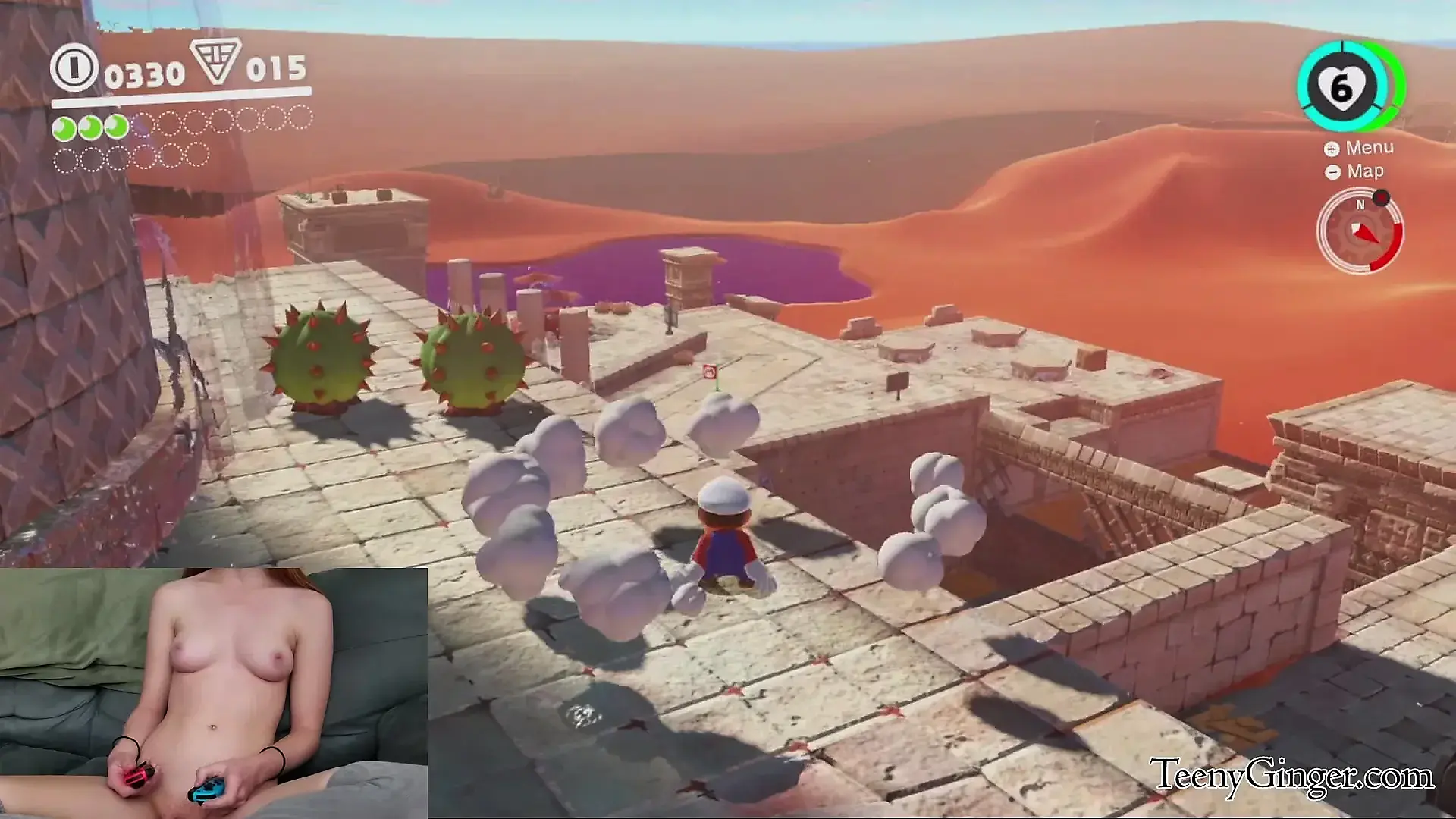Click the compass dial showing north
This screenshot has width=1456, height=819.
click(x=1360, y=231)
